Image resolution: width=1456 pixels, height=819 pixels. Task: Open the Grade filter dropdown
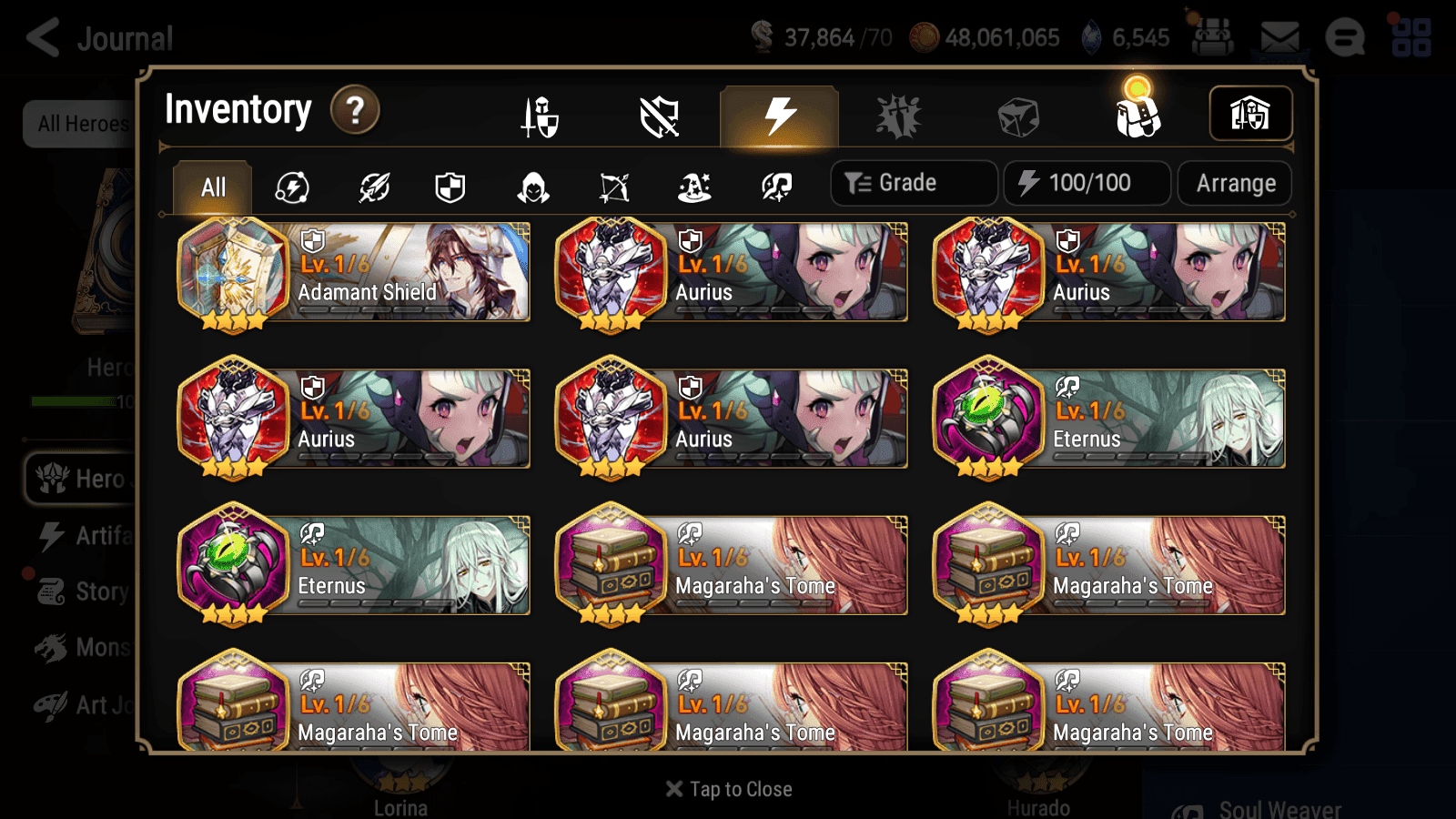[913, 182]
